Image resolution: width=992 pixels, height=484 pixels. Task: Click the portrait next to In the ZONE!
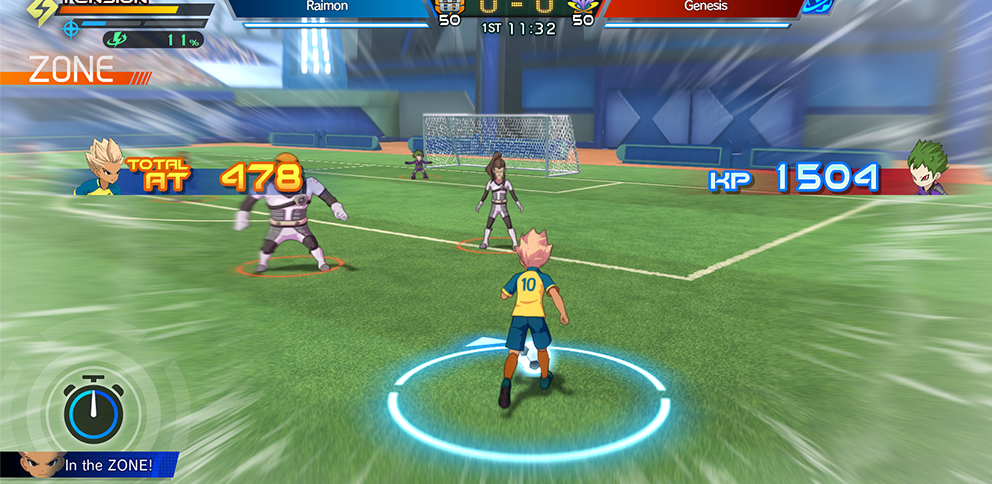tap(35, 466)
